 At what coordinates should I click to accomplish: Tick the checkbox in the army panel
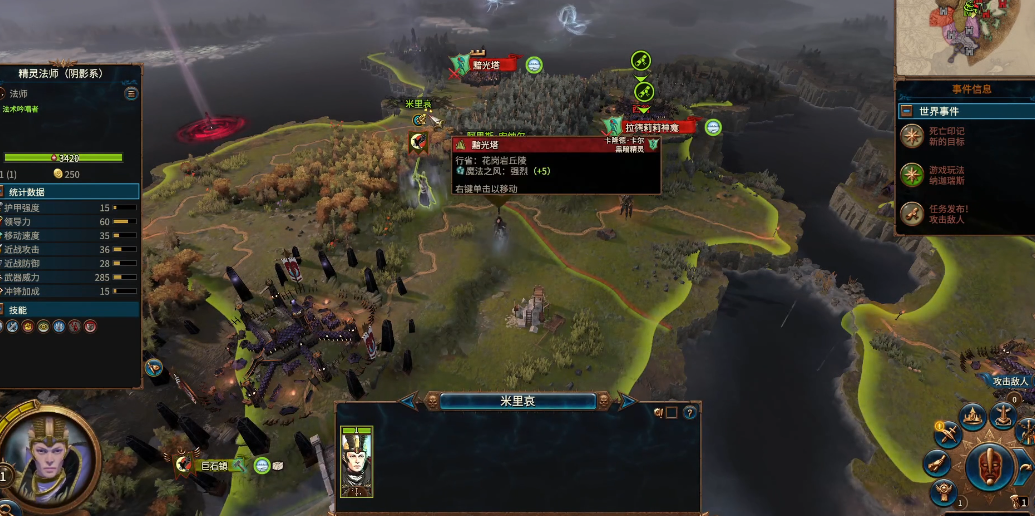pyautogui.click(x=672, y=412)
